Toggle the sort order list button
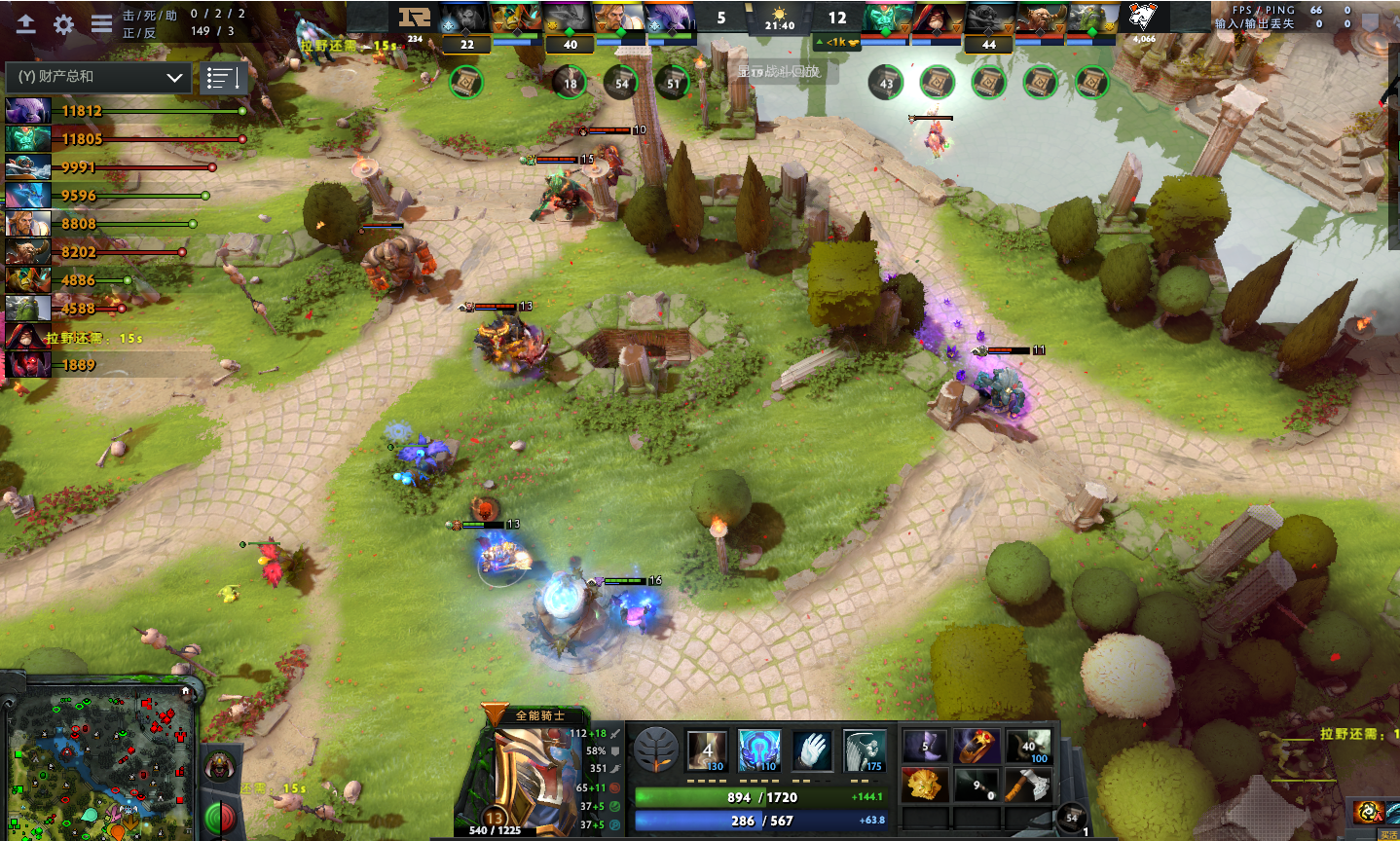The width and height of the screenshot is (1400, 841). point(223,78)
